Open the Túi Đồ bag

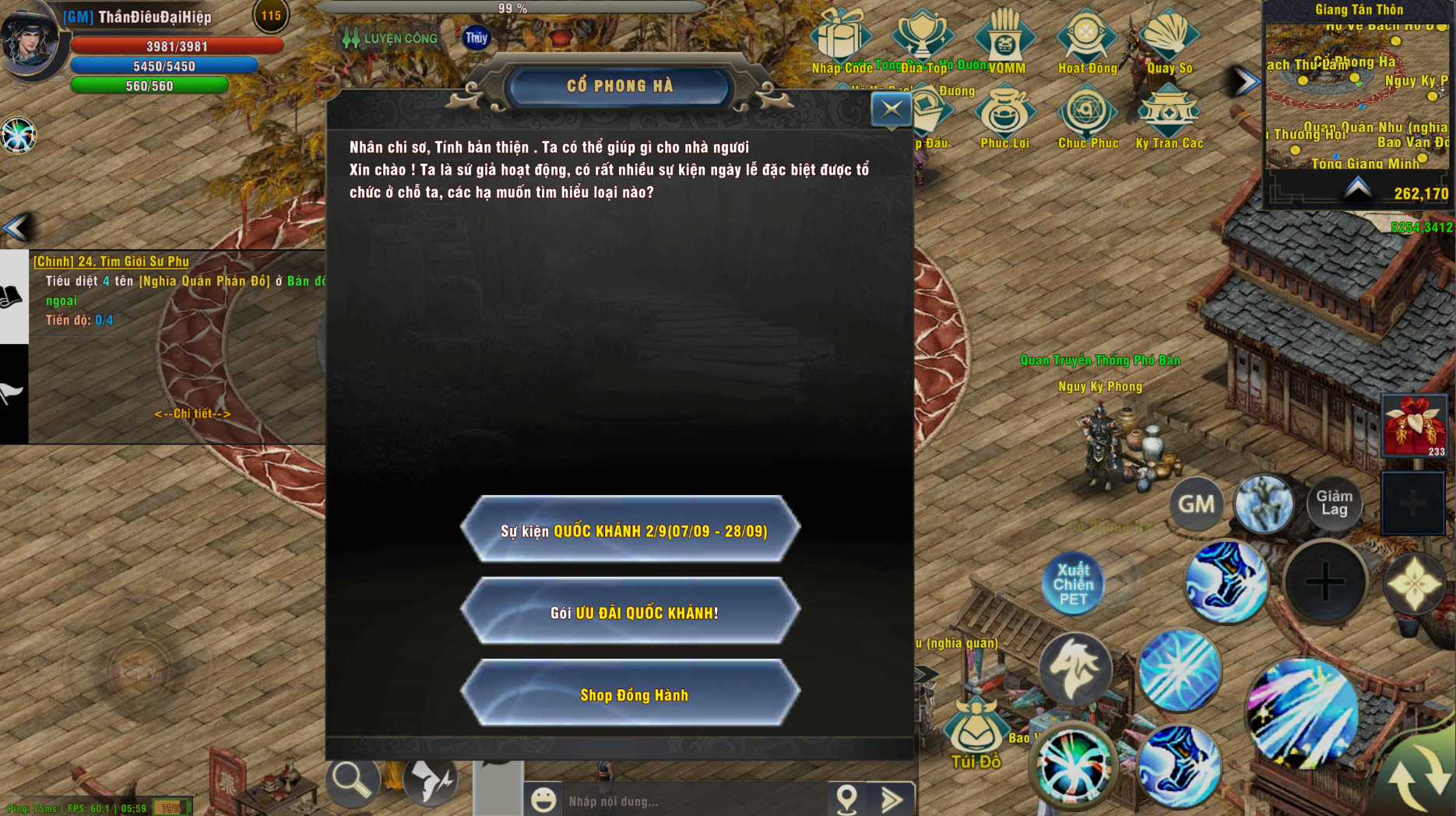tap(975, 735)
